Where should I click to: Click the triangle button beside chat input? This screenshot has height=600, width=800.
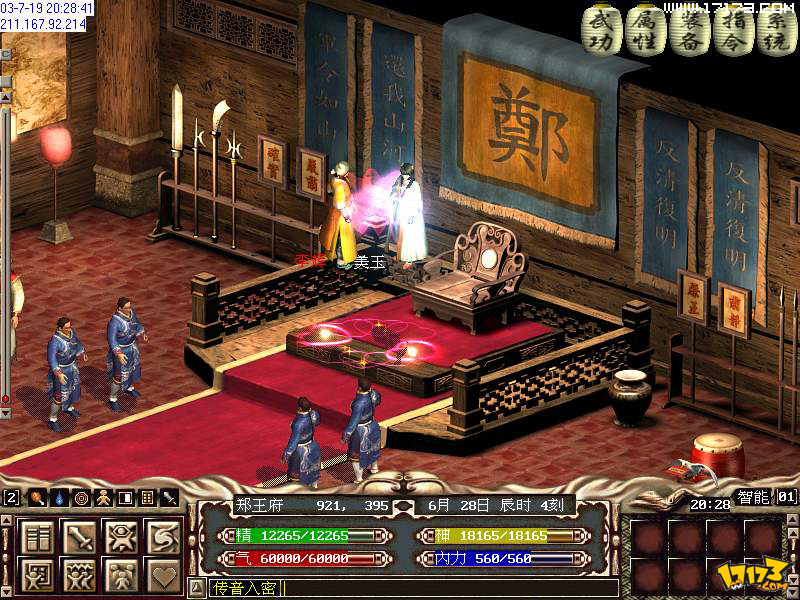tap(196, 588)
